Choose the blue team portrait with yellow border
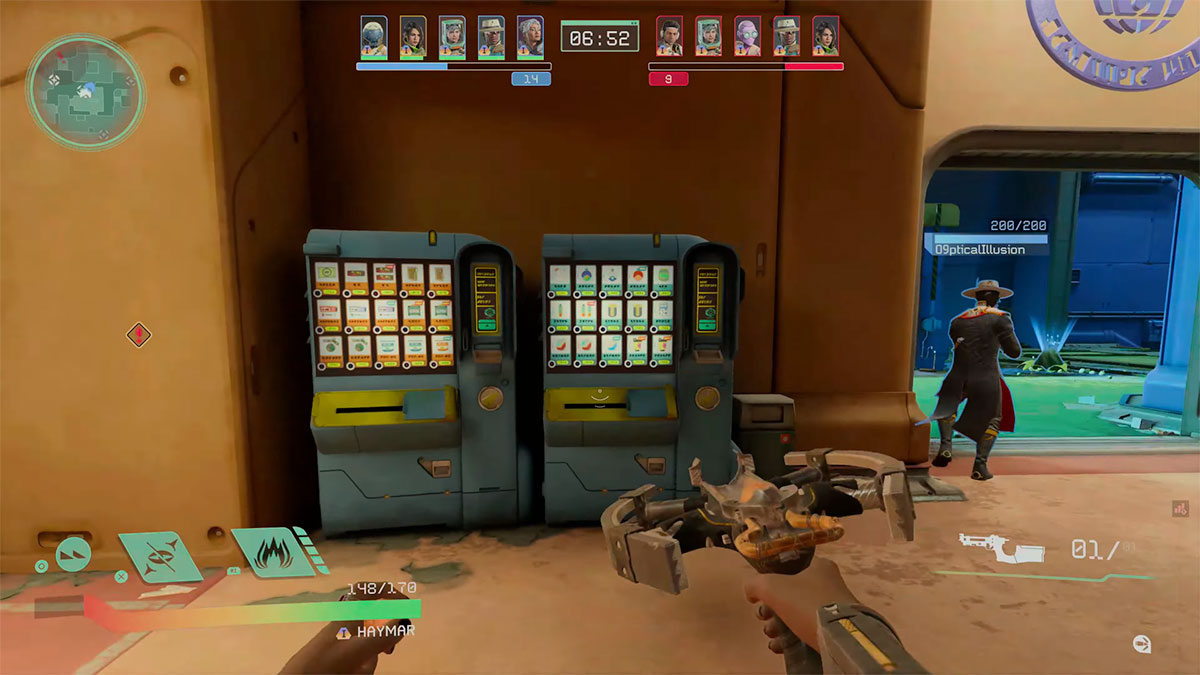 [x=413, y=37]
